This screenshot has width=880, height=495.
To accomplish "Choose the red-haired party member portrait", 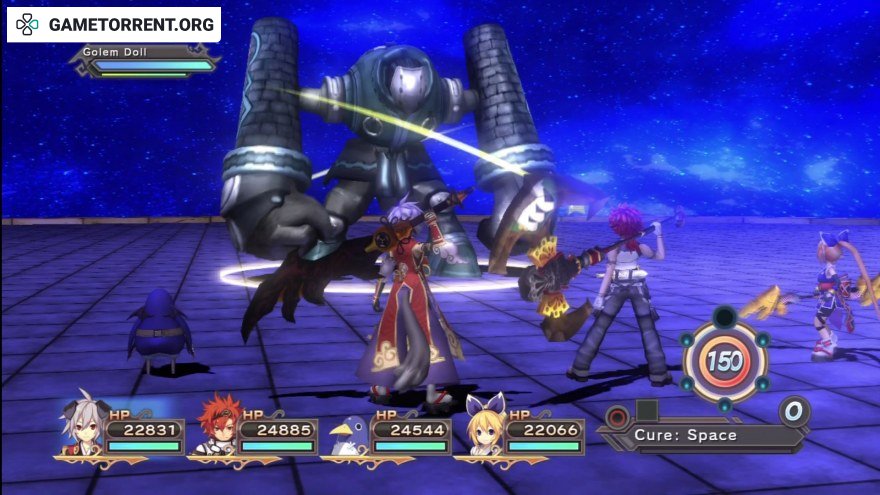I will pyautogui.click(x=214, y=428).
